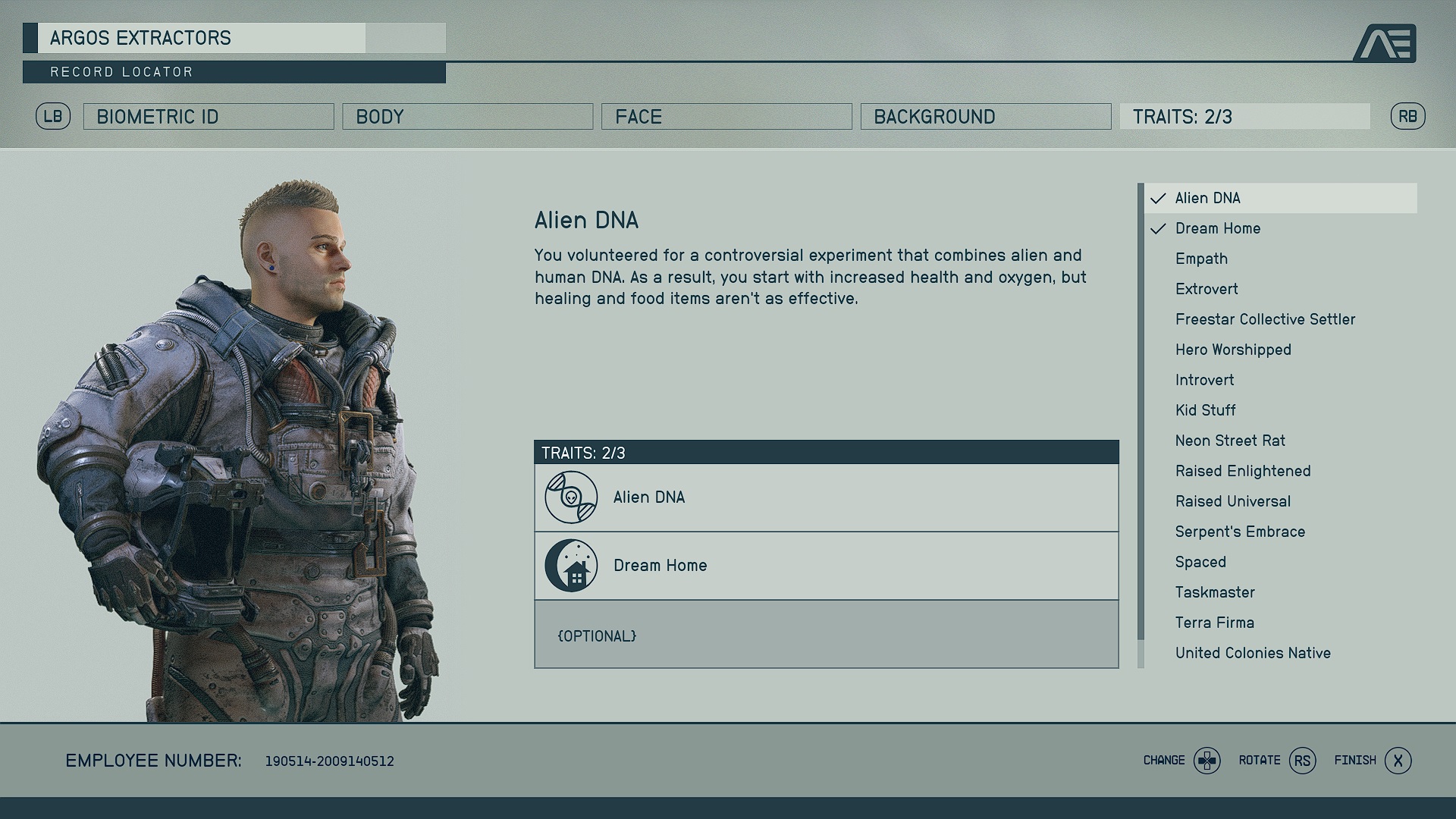
Task: Open the Background tab
Action: pos(985,116)
